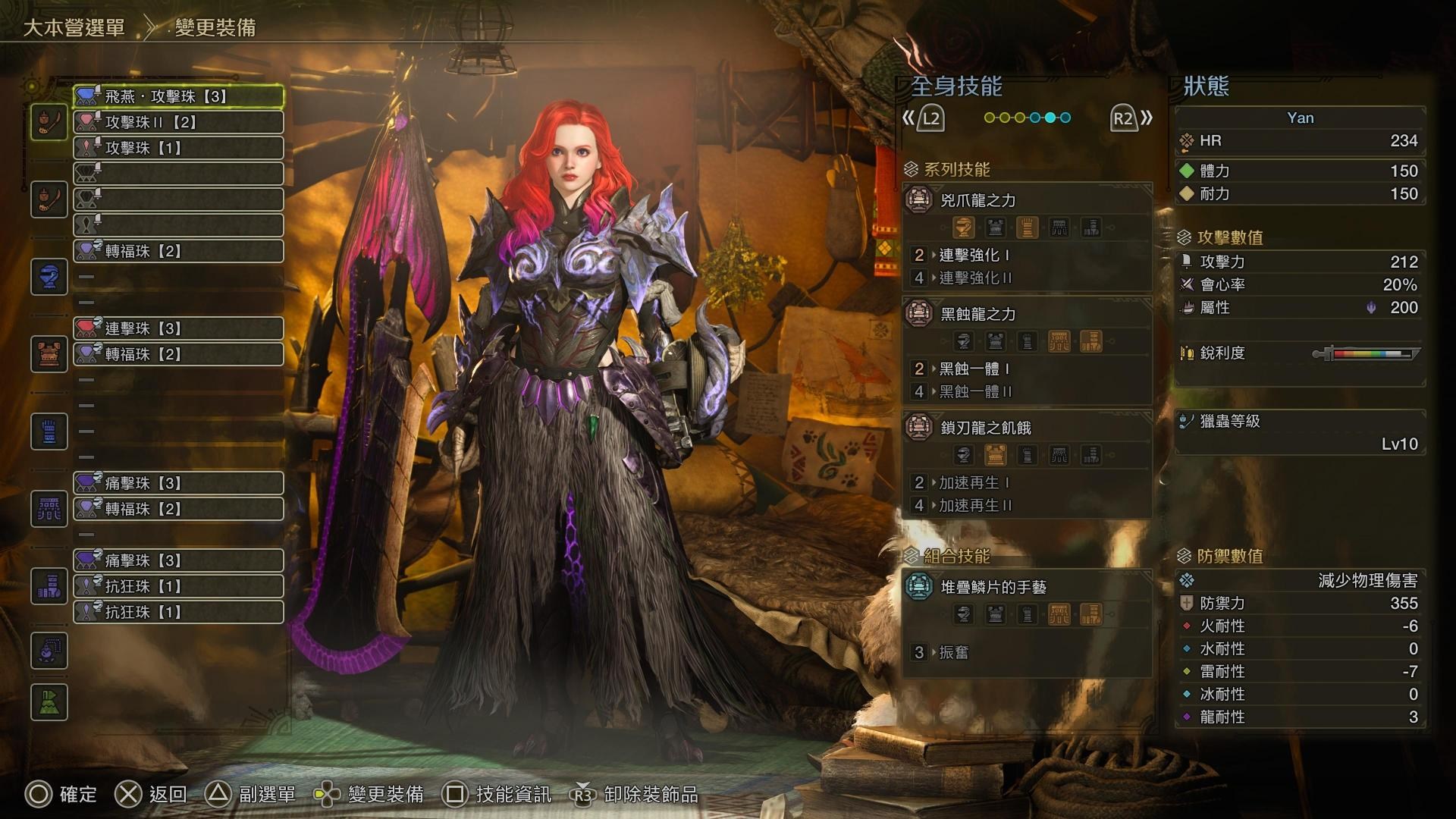
Task: Select the chest armor slot icon
Action: (49, 353)
